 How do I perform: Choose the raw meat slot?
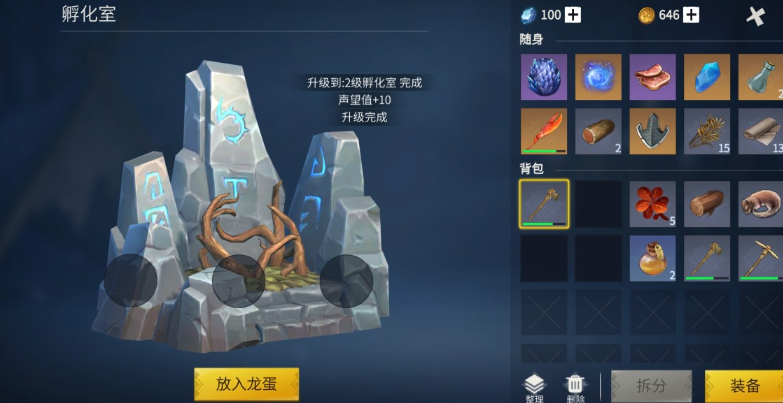click(x=652, y=77)
